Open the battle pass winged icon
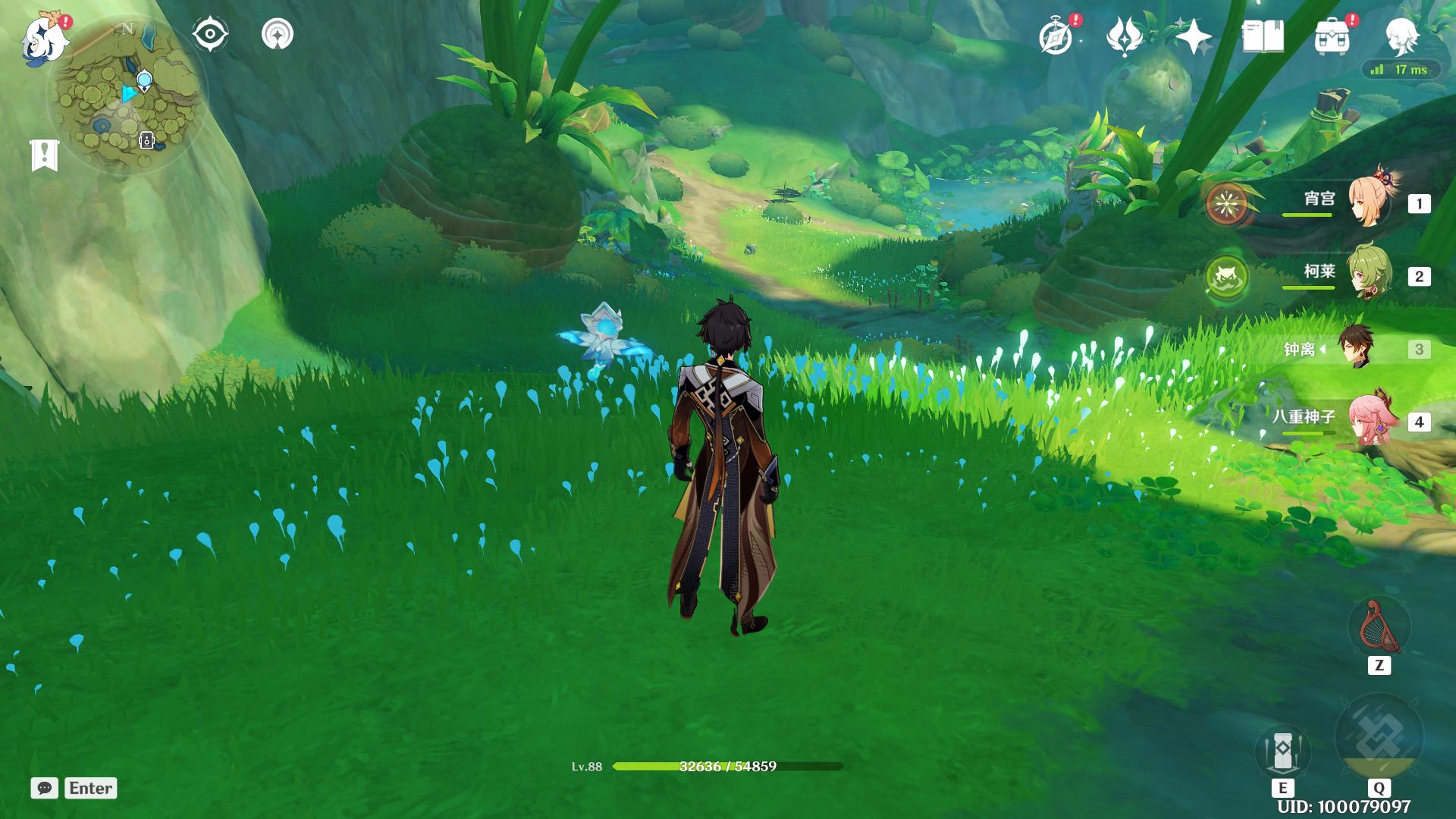The width and height of the screenshot is (1456, 819). tap(1125, 36)
